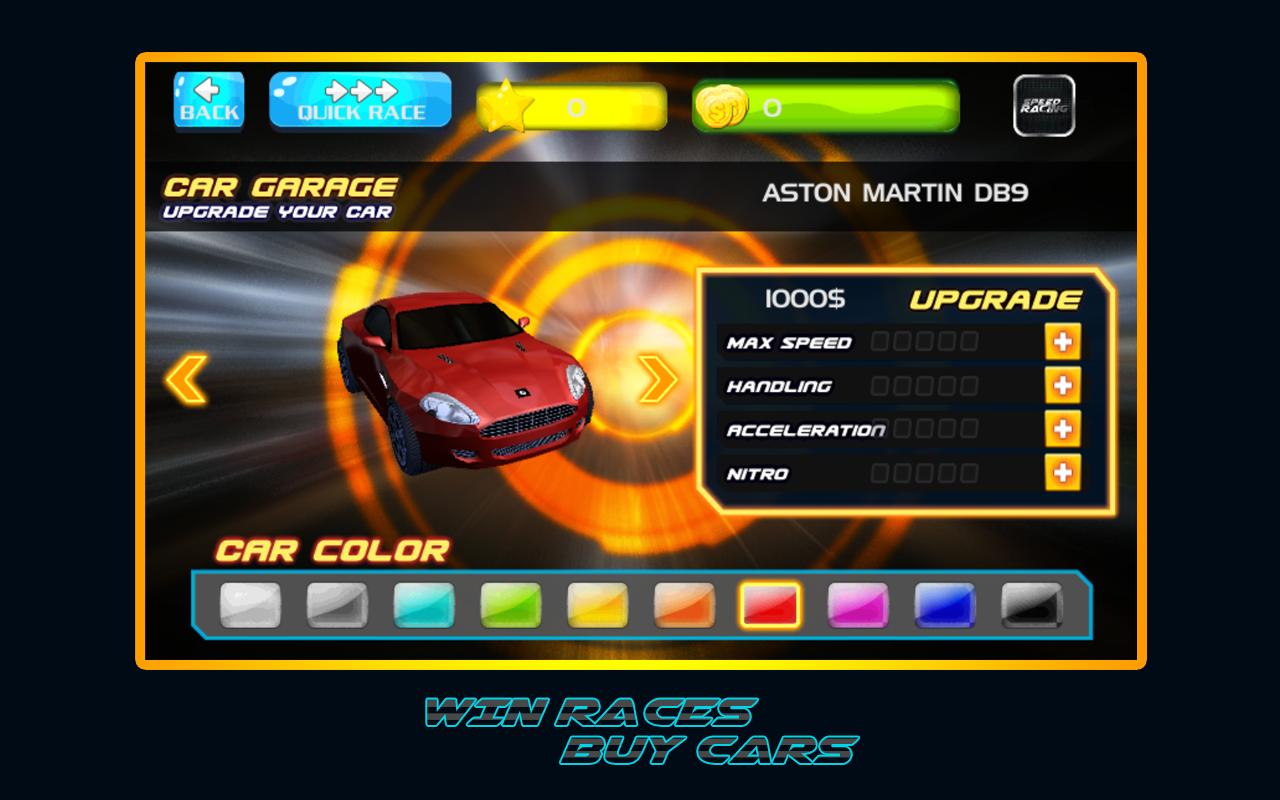Increase Max Speed with its plus button

(1062, 341)
